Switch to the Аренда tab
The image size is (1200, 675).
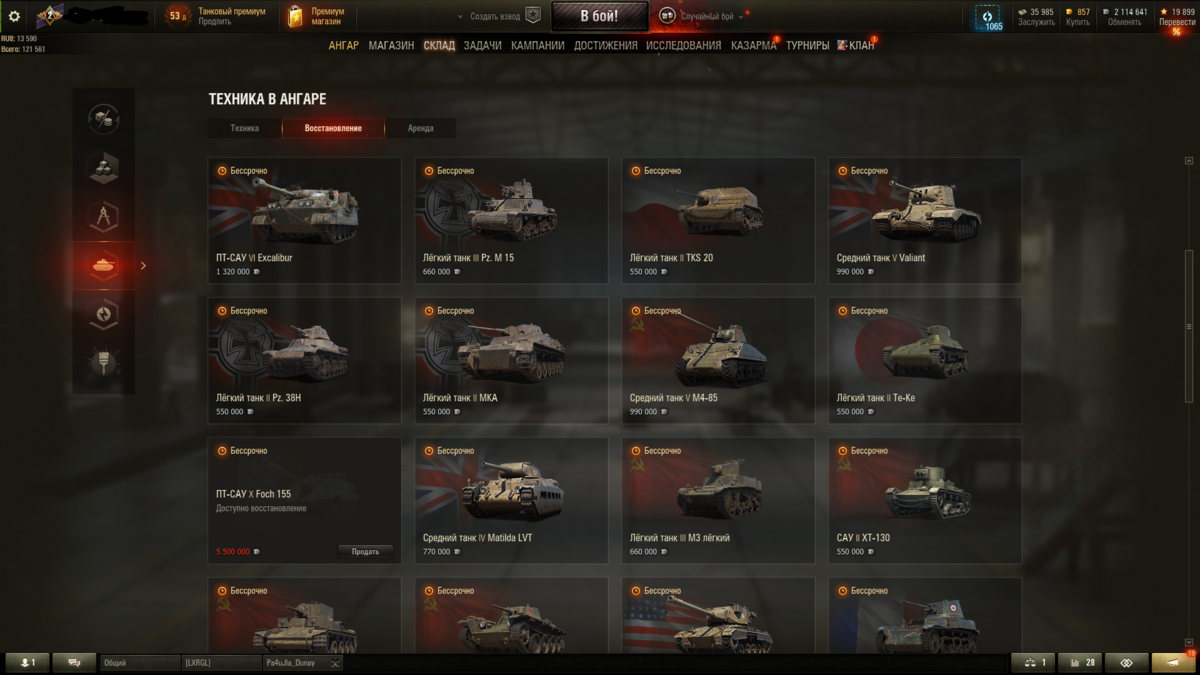click(x=421, y=128)
